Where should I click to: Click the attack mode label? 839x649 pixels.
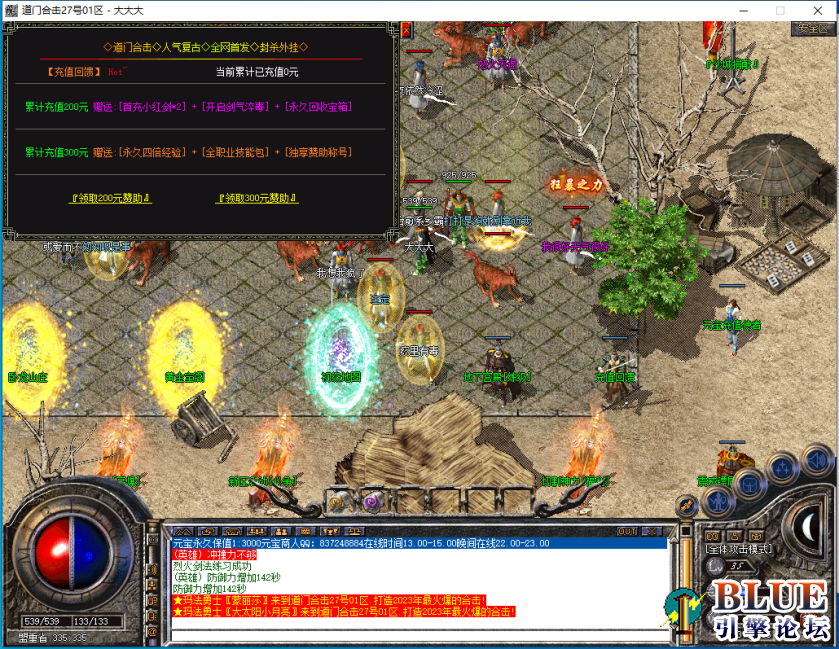tap(738, 550)
